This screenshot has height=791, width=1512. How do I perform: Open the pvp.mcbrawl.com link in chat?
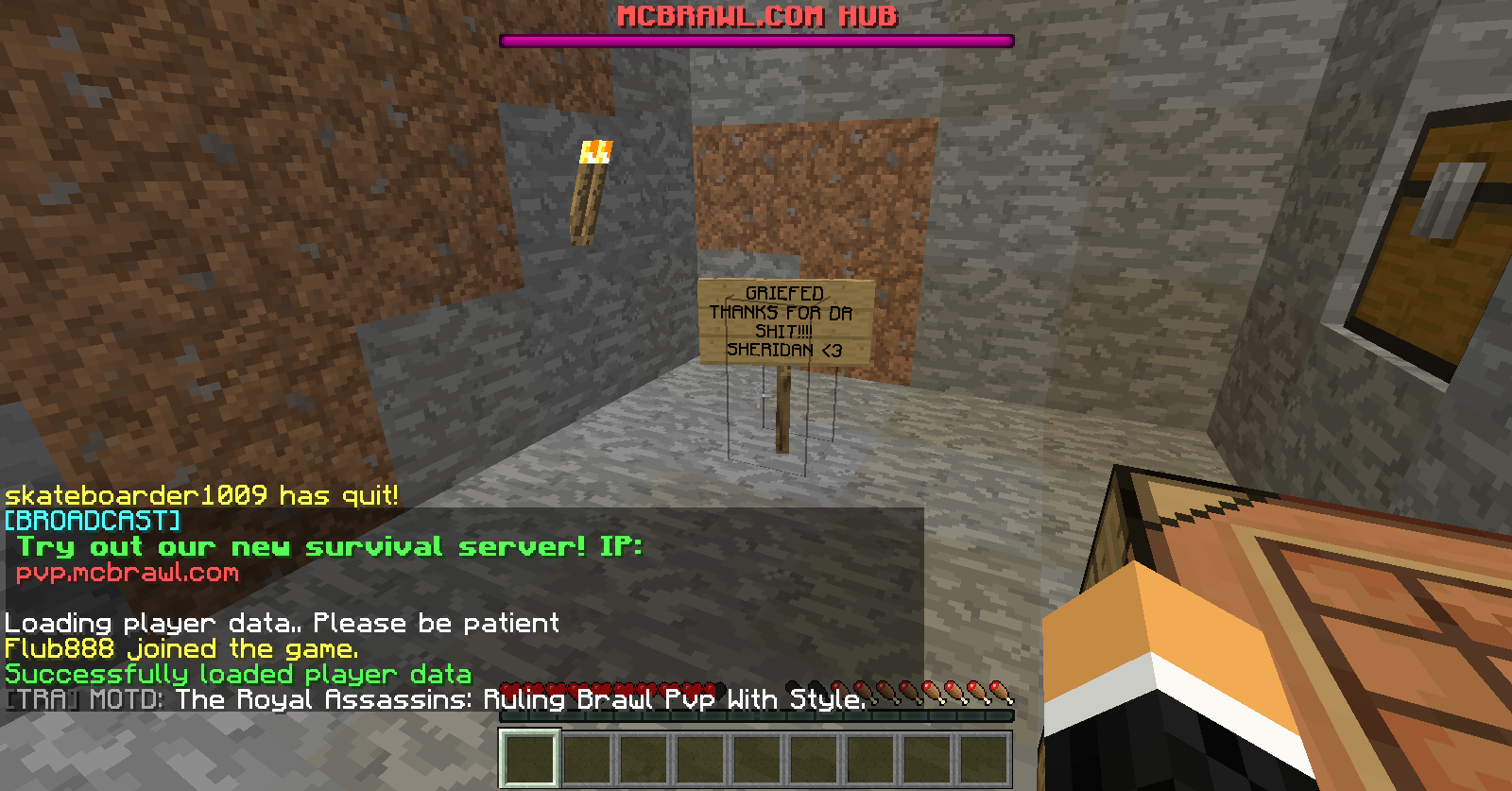click(128, 573)
